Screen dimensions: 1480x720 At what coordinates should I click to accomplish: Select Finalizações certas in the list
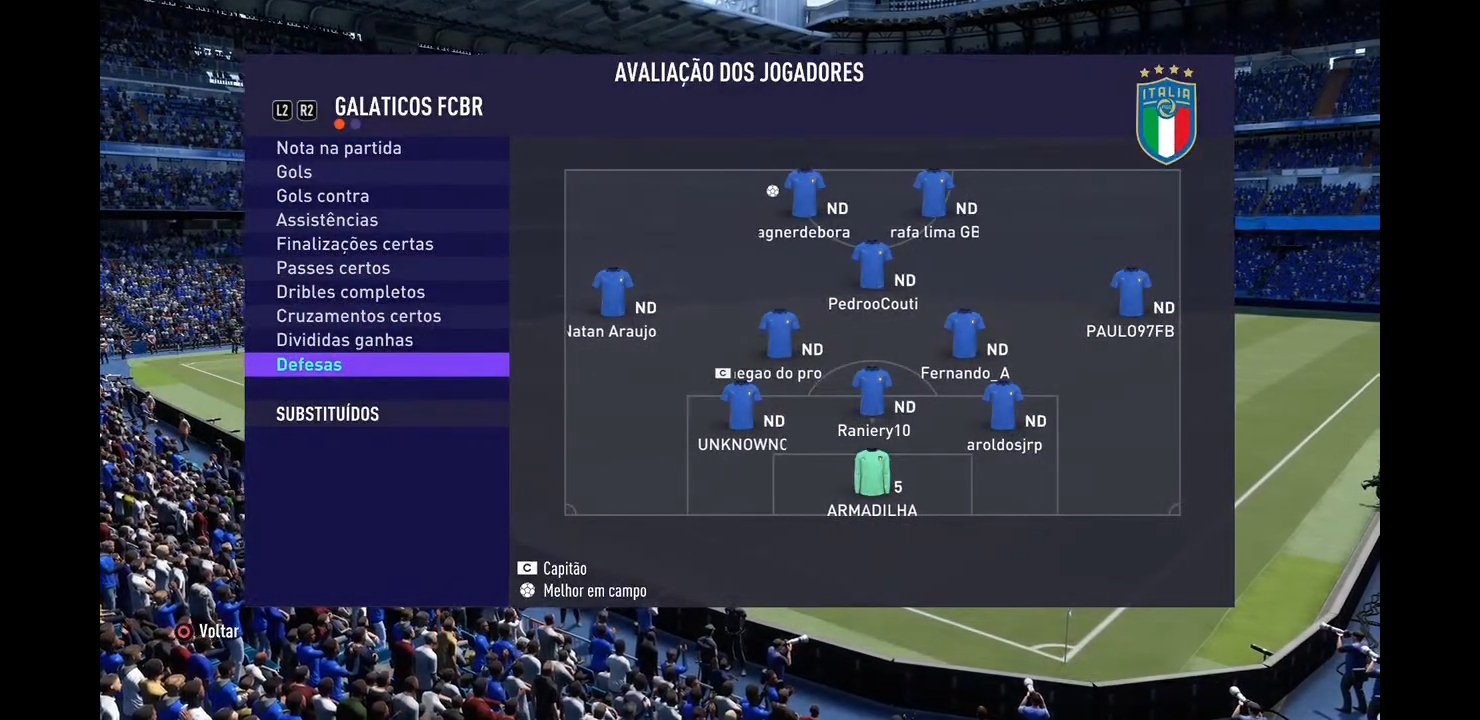(x=355, y=244)
